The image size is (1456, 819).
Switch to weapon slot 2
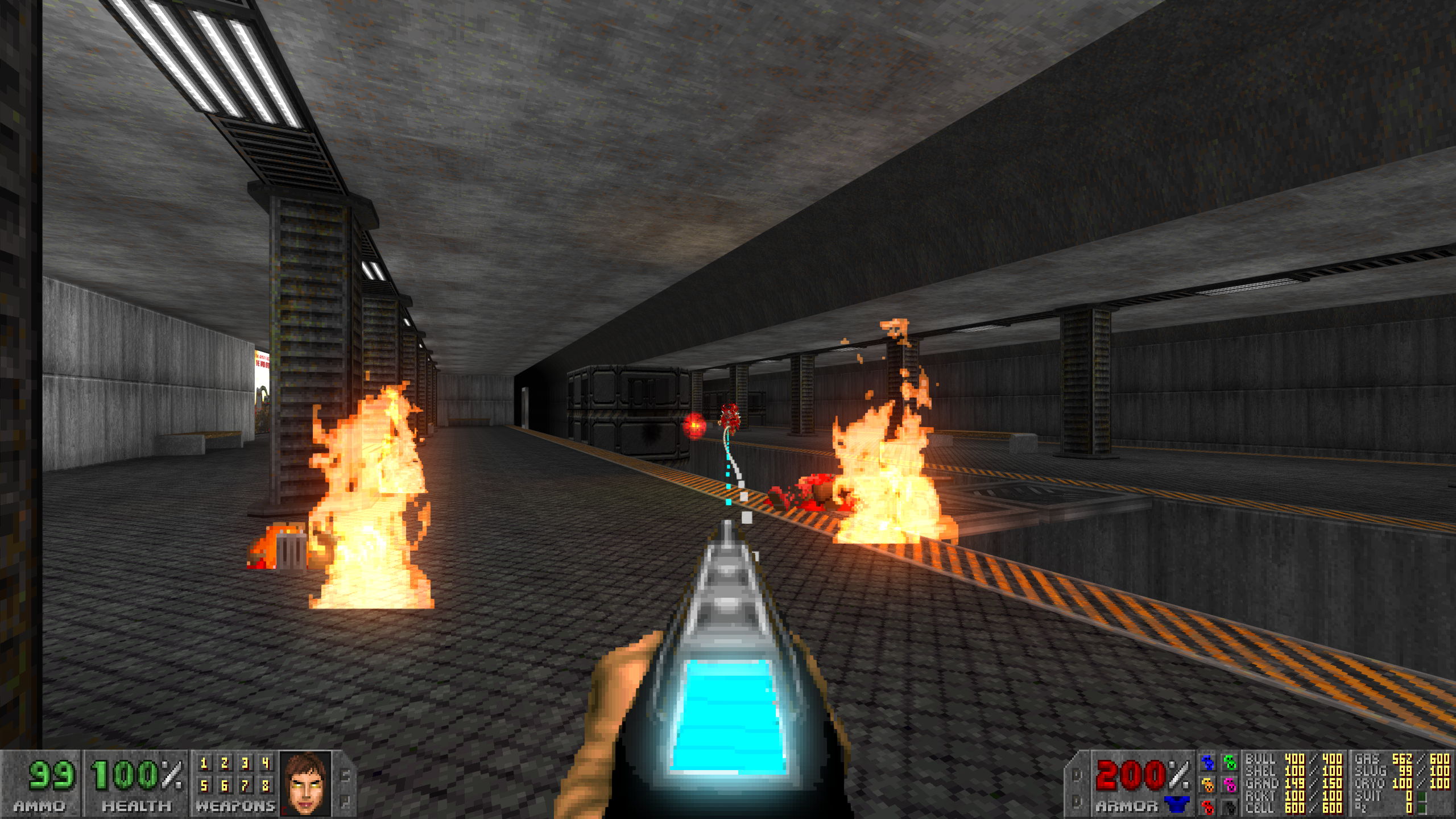pyautogui.click(x=225, y=763)
